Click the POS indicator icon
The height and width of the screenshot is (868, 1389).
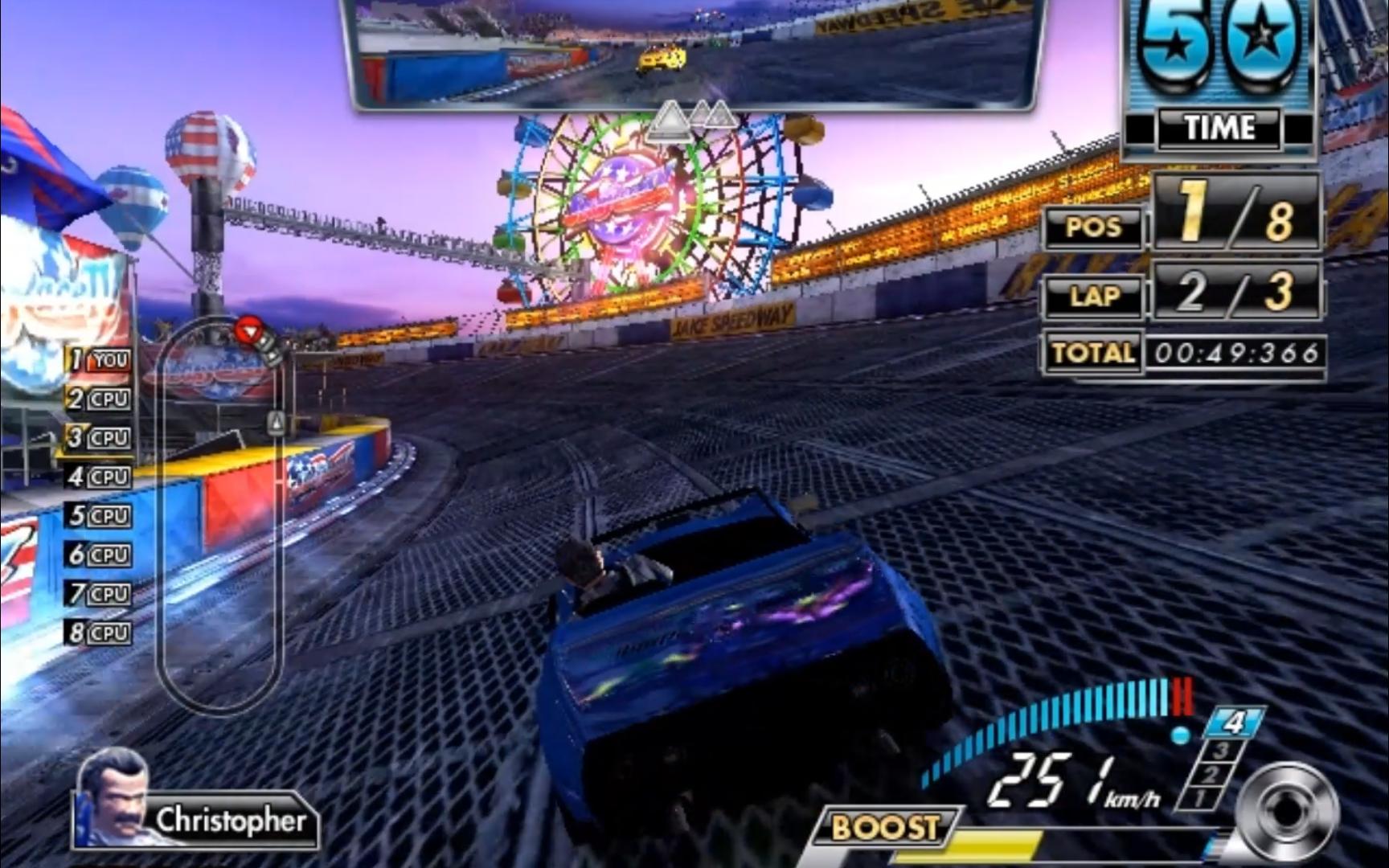tap(1092, 227)
